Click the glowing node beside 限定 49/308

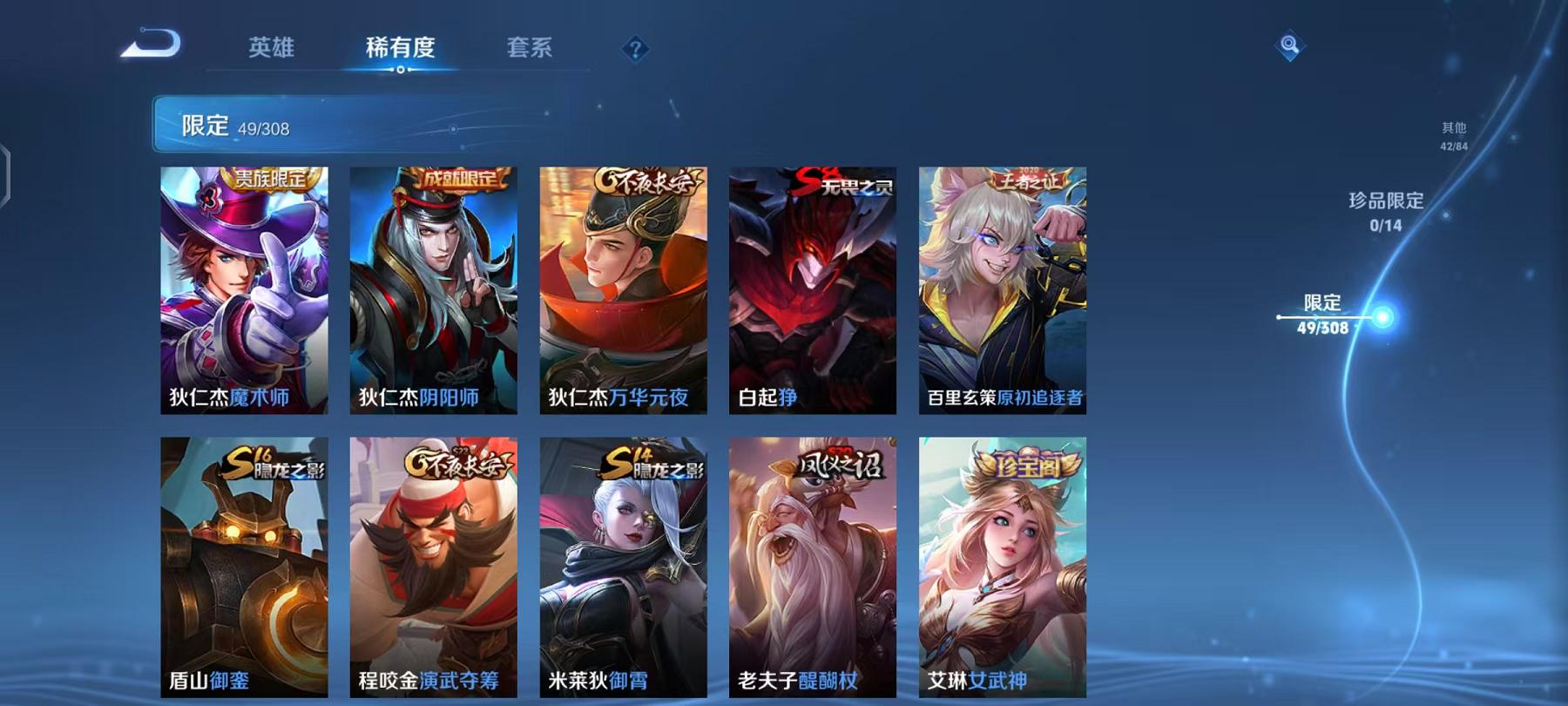point(1383,317)
